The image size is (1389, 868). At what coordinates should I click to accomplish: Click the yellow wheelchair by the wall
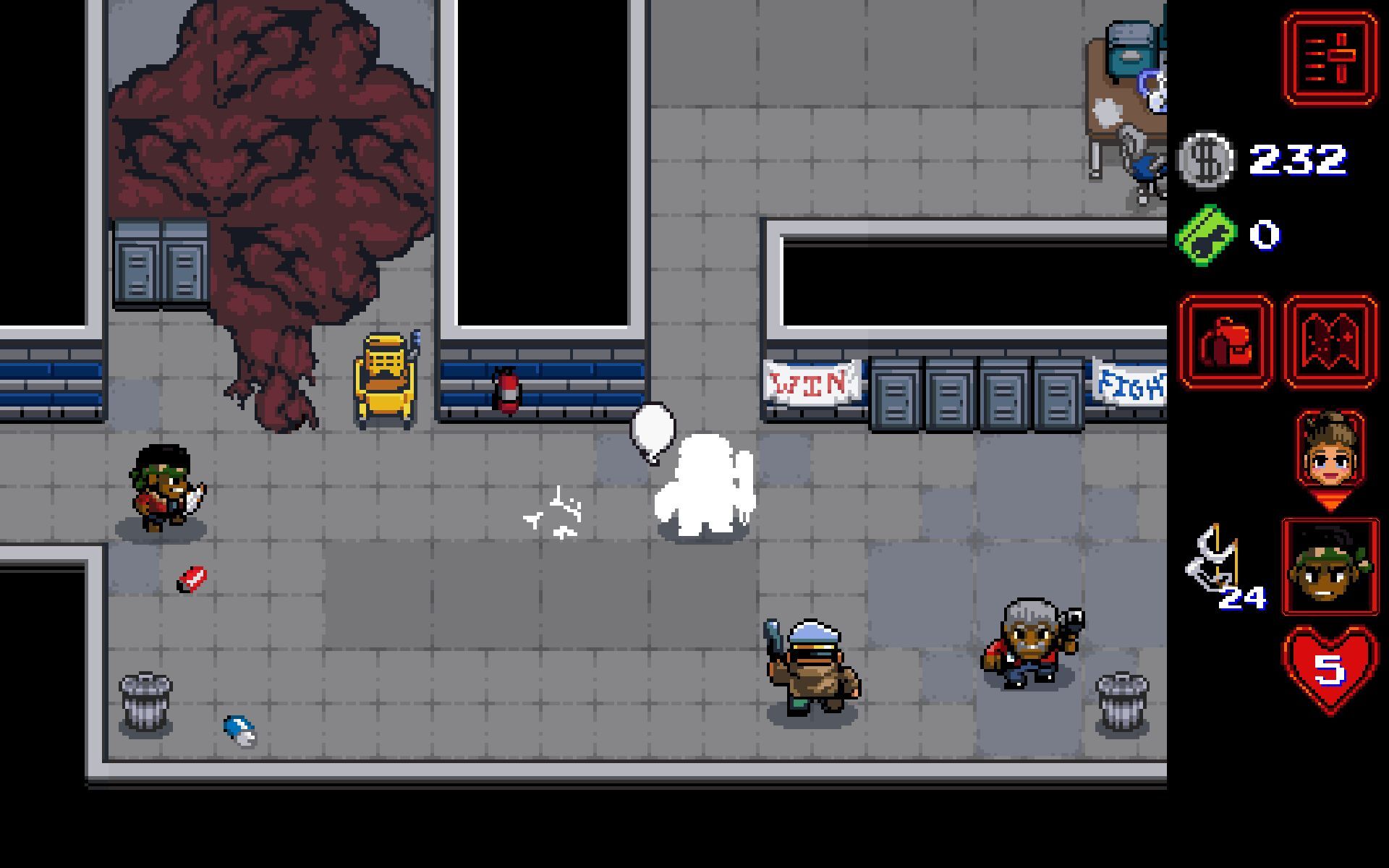click(386, 378)
